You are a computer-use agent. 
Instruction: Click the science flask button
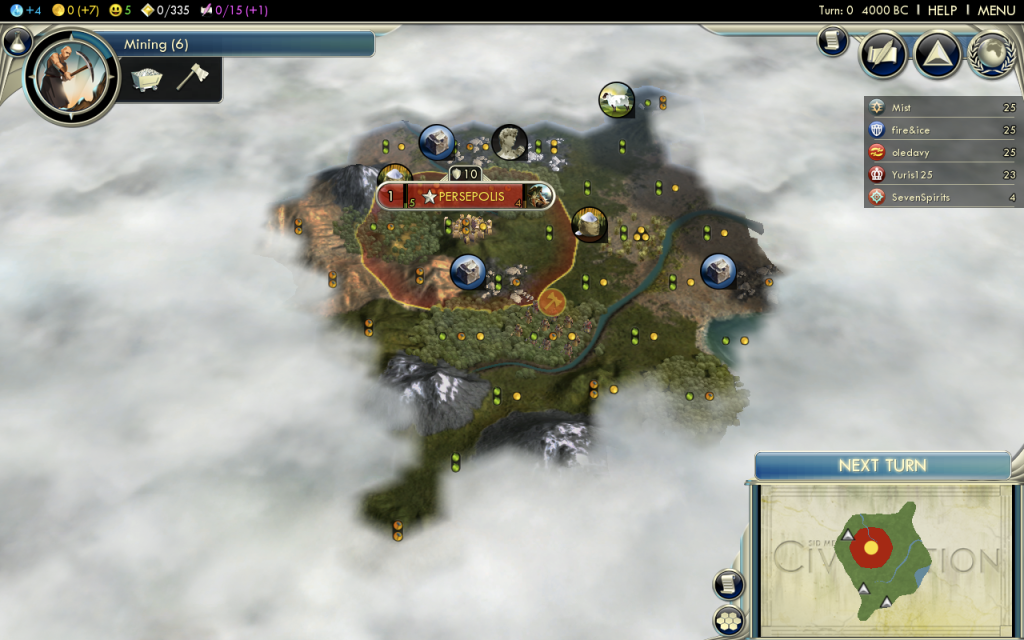[x=16, y=41]
